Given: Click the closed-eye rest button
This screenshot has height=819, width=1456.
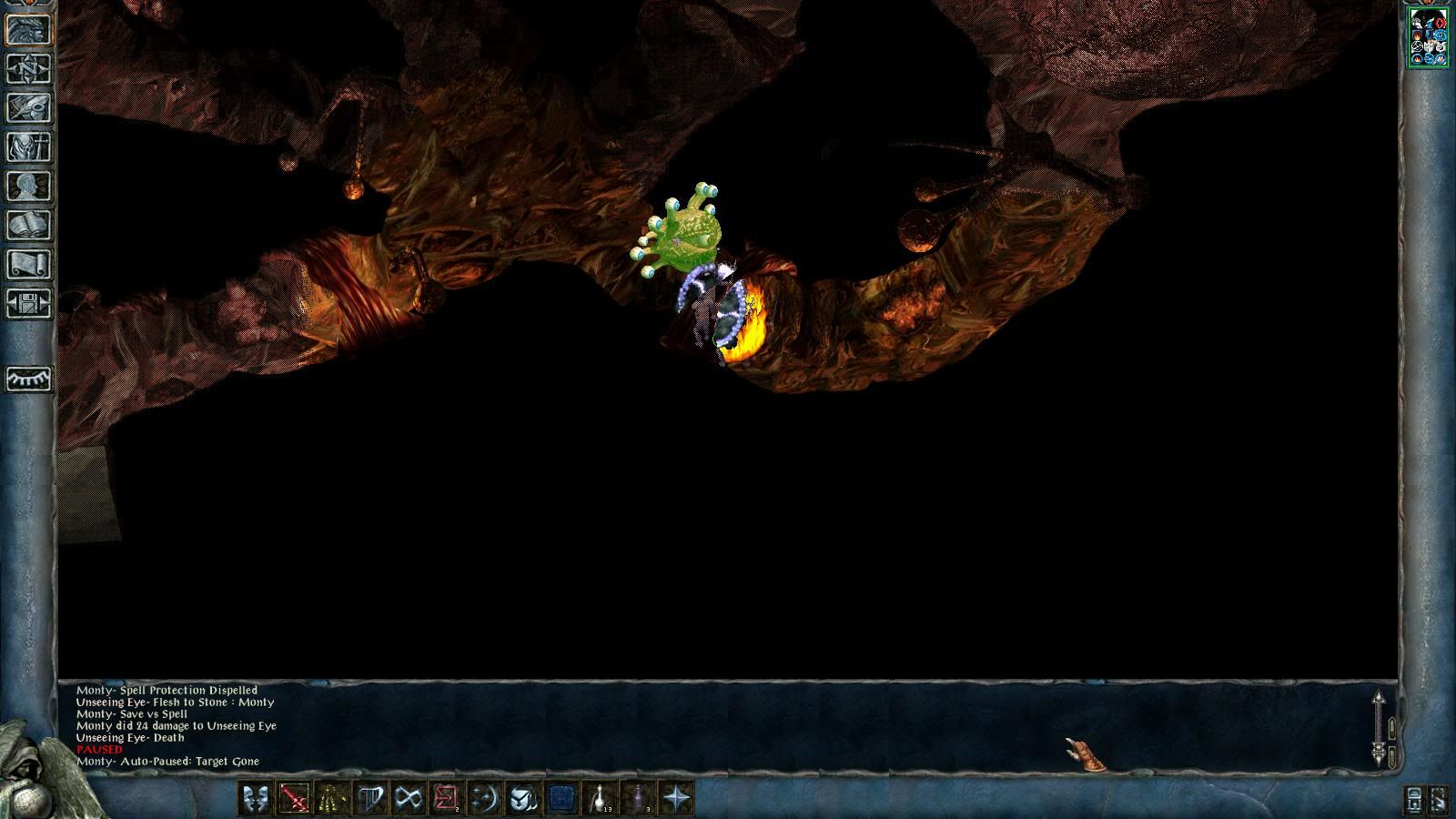Looking at the screenshot, I should (x=28, y=379).
